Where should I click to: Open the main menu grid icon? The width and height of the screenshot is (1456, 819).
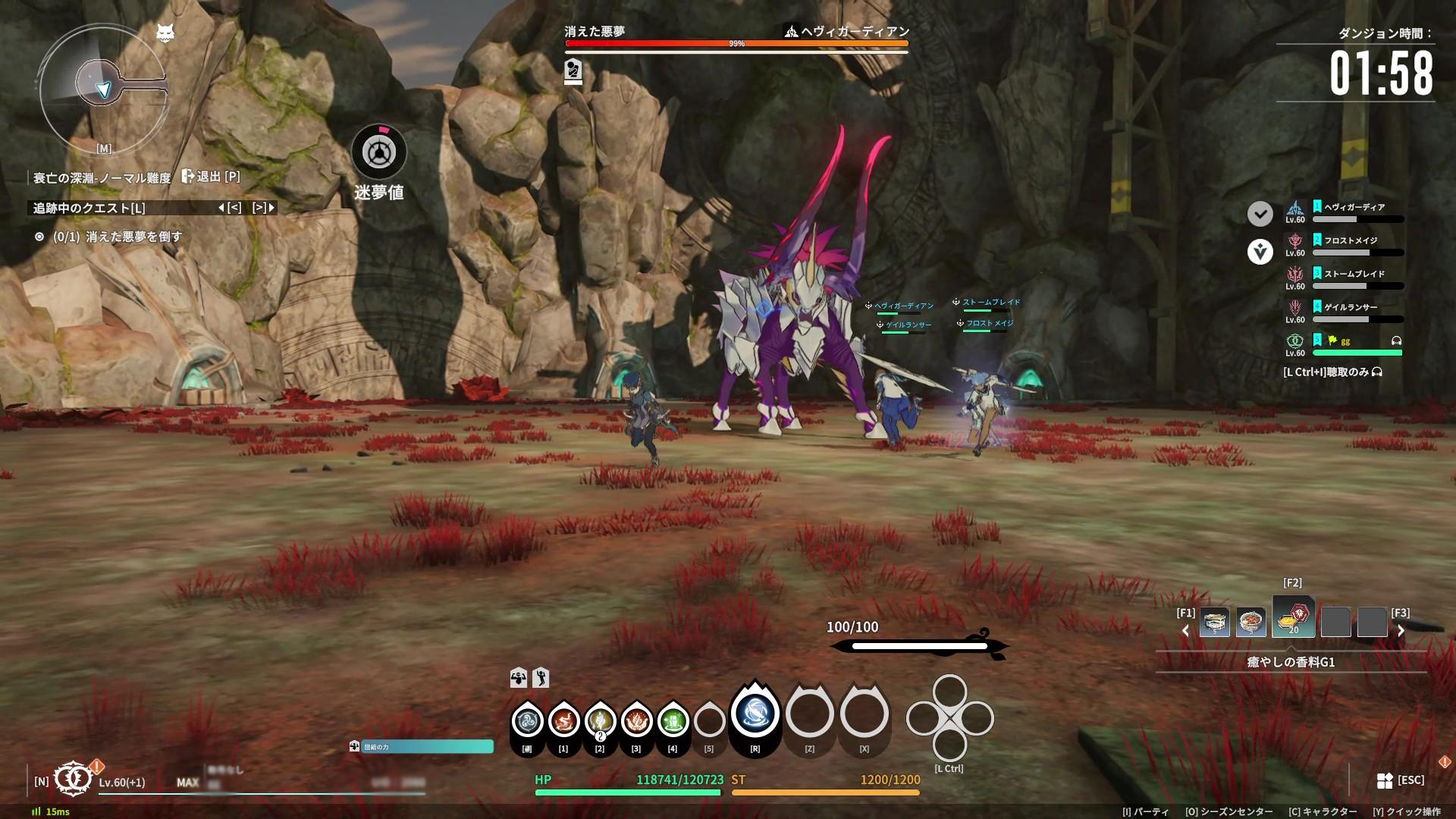click(x=1385, y=780)
